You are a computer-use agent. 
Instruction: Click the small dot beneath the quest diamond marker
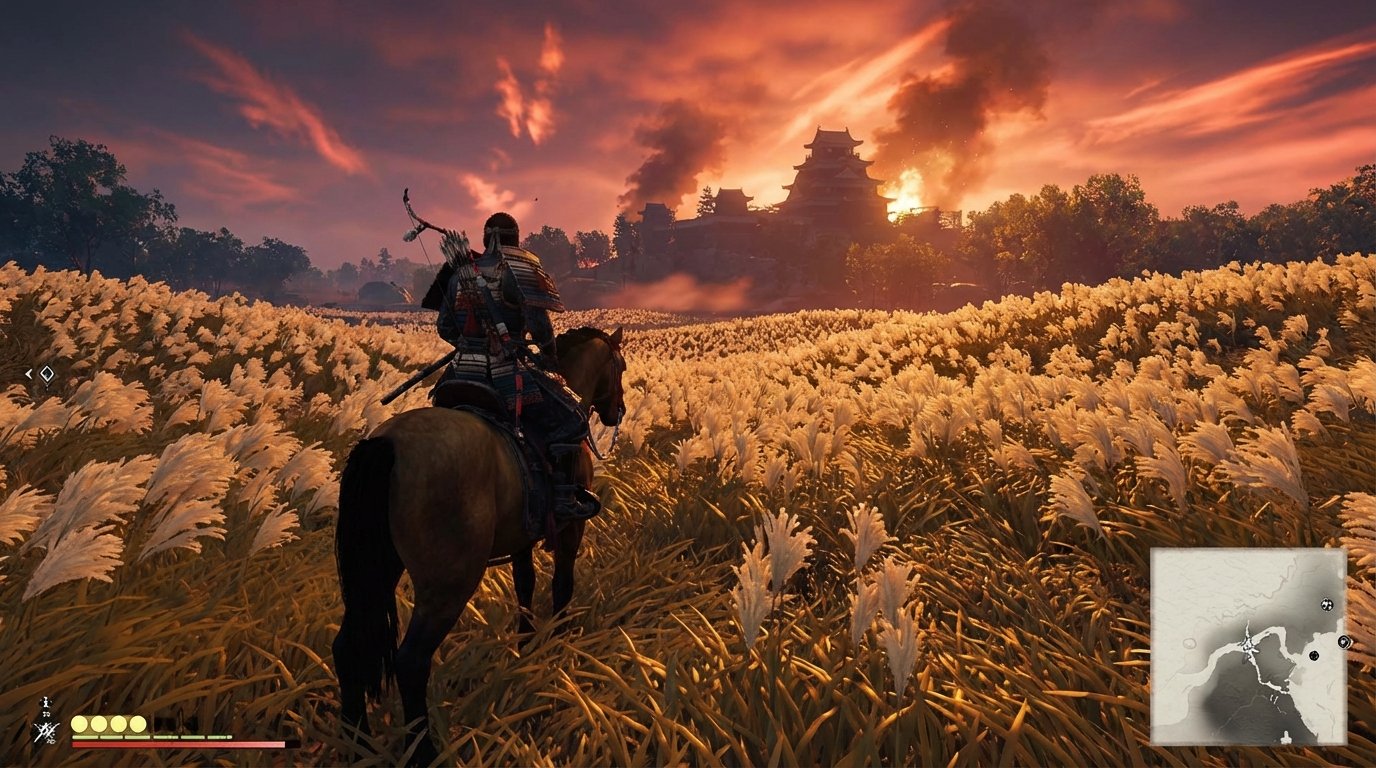click(x=47, y=388)
